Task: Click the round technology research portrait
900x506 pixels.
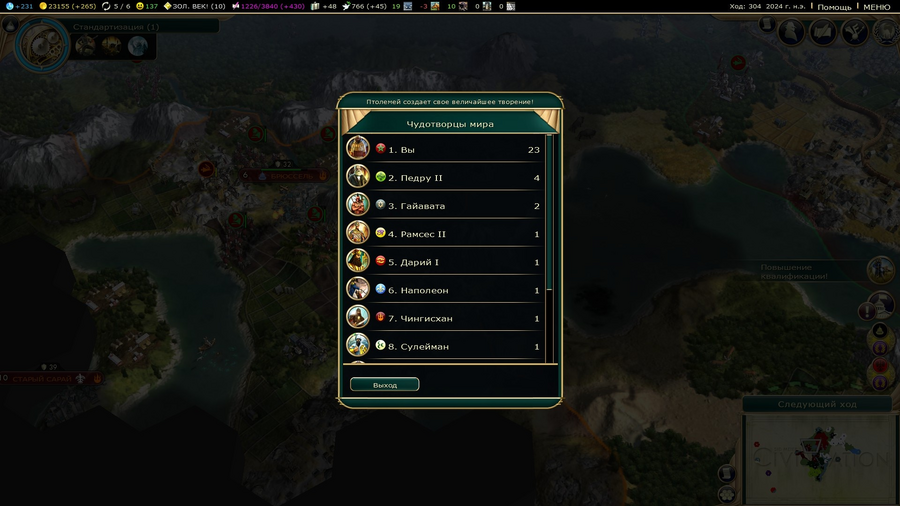Action: click(x=41, y=43)
